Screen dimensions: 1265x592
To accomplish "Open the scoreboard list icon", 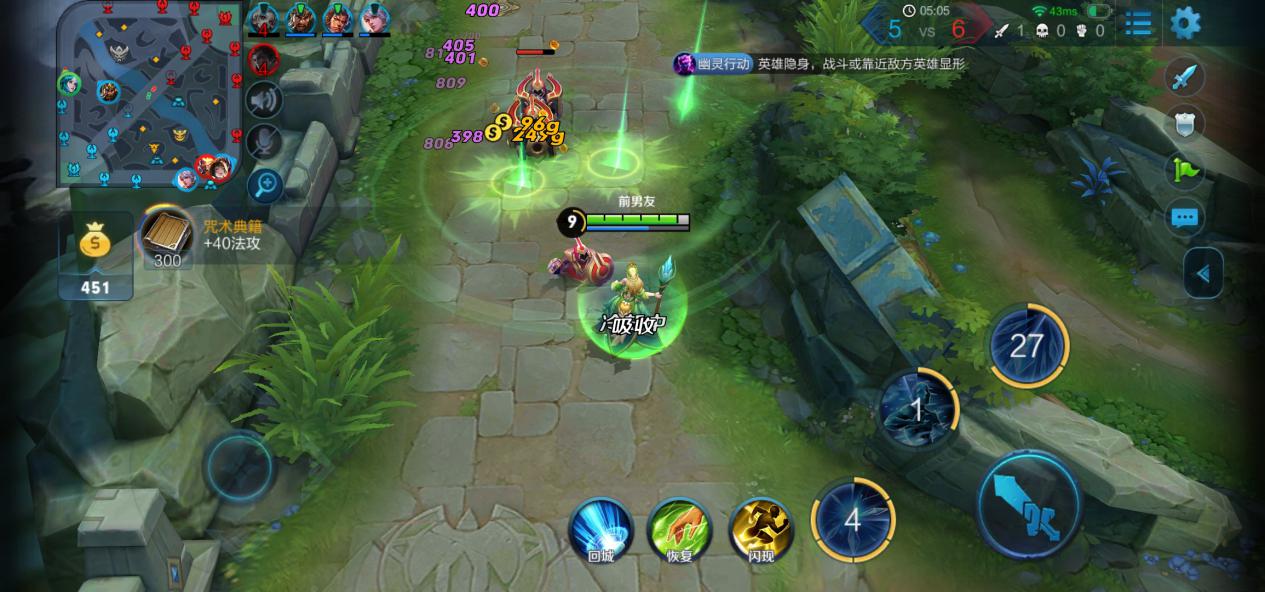I will click(x=1138, y=23).
